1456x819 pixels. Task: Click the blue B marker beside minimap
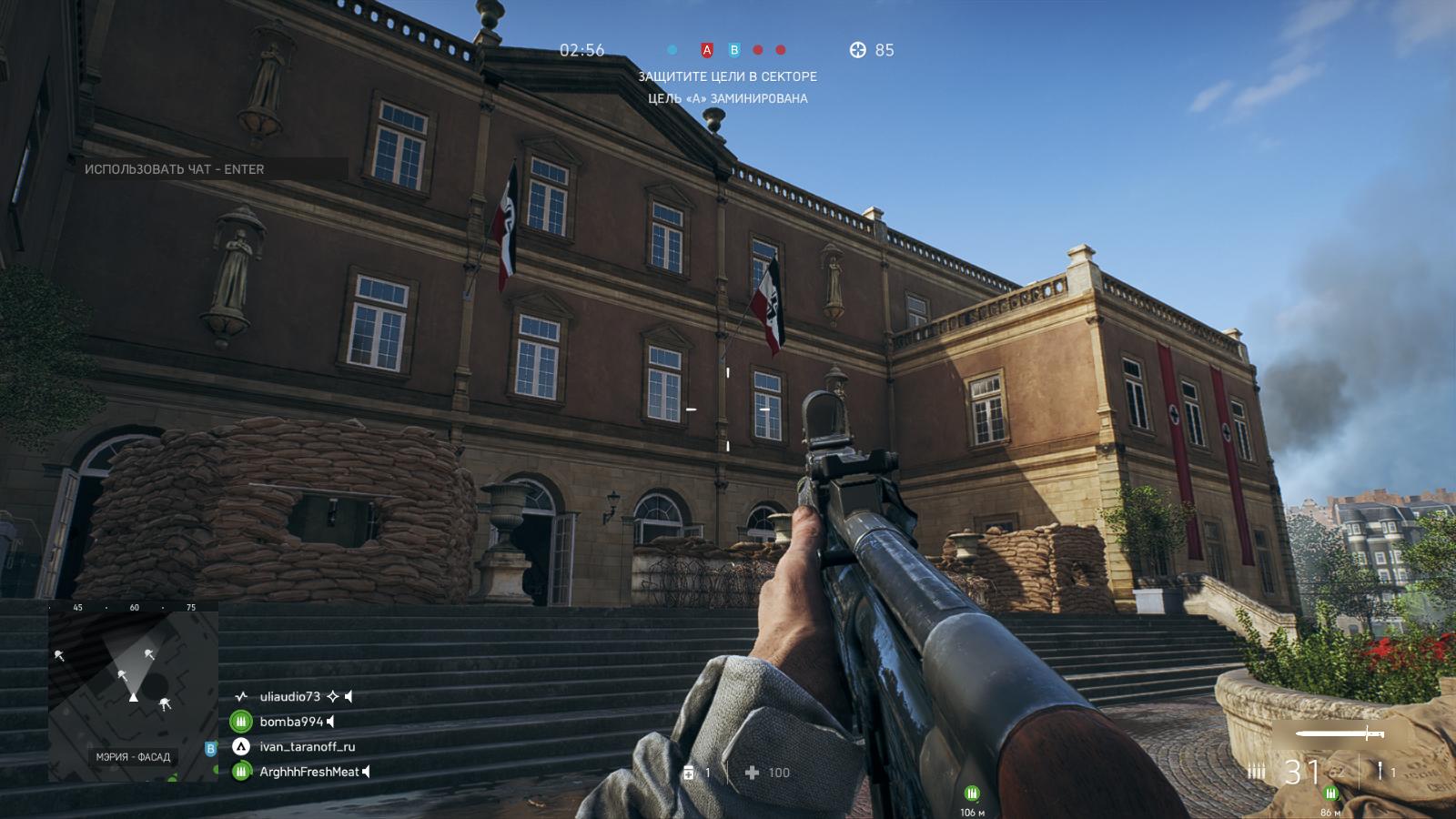211,749
